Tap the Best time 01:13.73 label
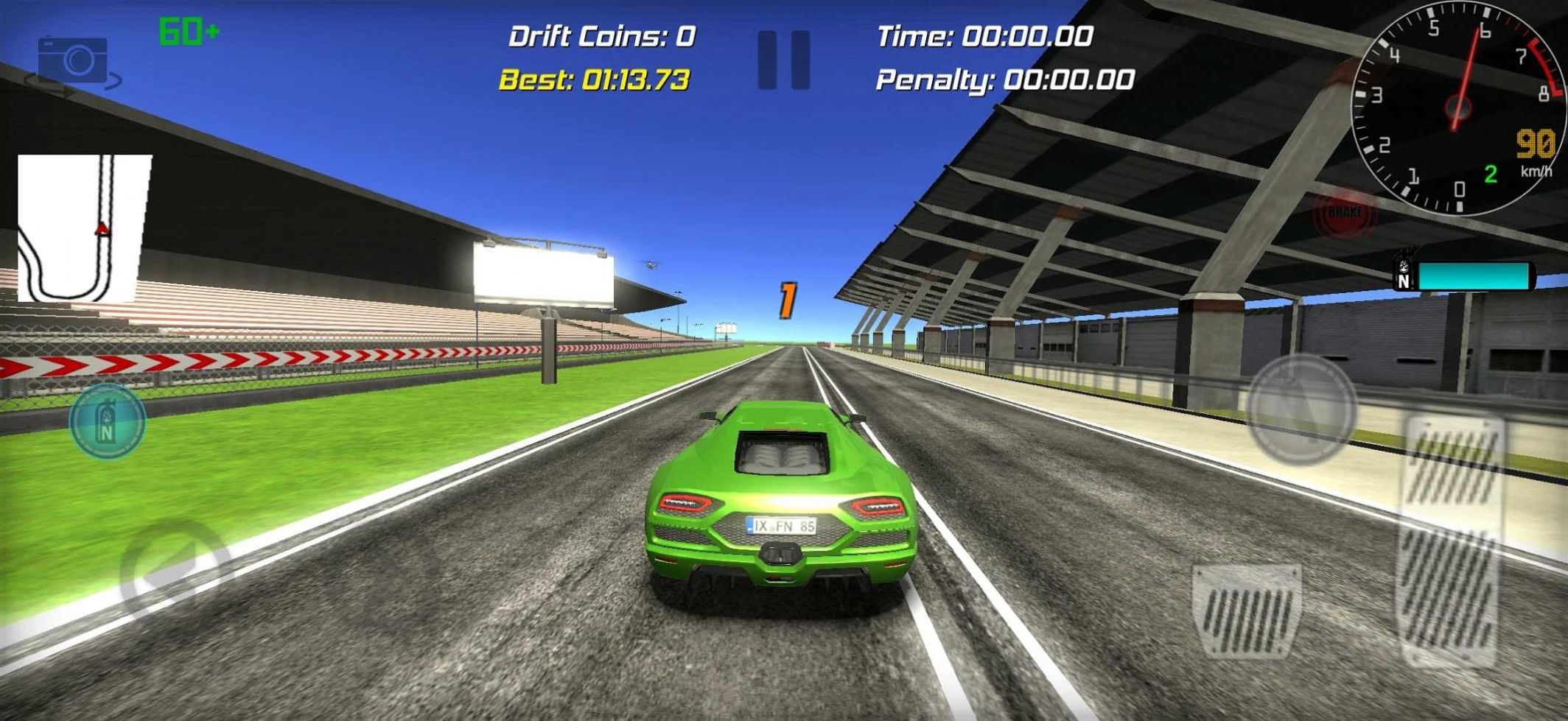The width and height of the screenshot is (1568, 721). (x=594, y=81)
